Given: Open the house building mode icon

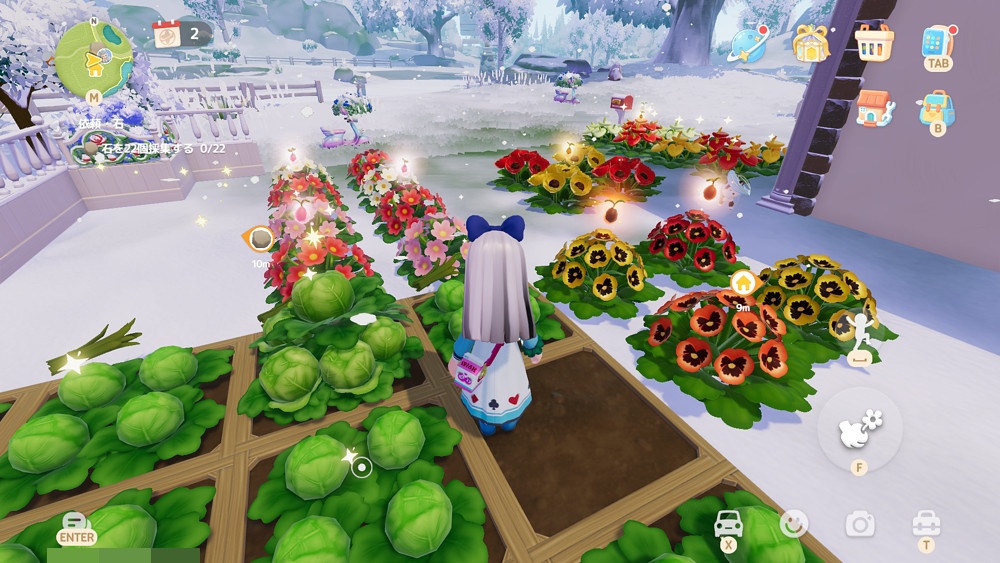Looking at the screenshot, I should [874, 108].
